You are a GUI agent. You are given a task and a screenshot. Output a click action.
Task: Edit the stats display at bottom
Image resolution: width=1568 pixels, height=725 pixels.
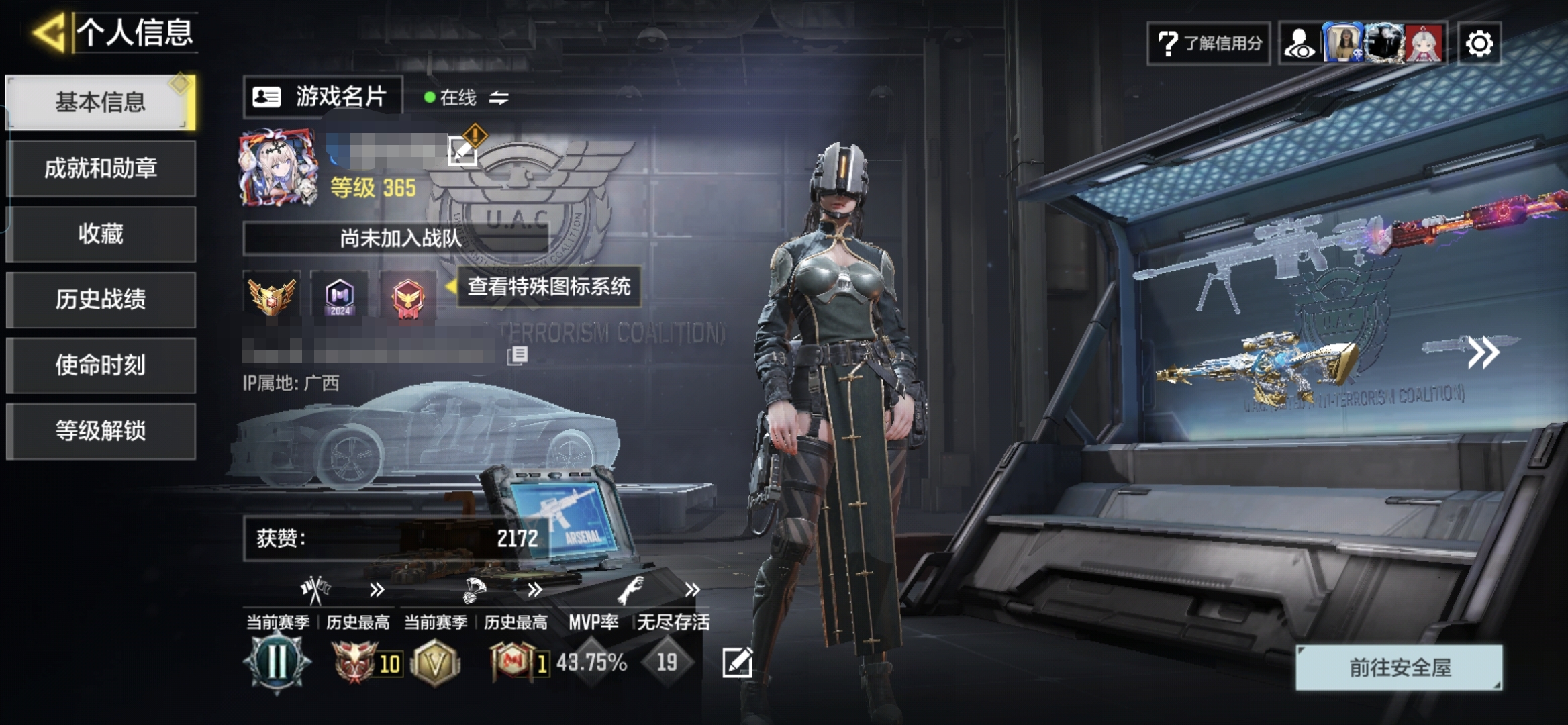(737, 663)
